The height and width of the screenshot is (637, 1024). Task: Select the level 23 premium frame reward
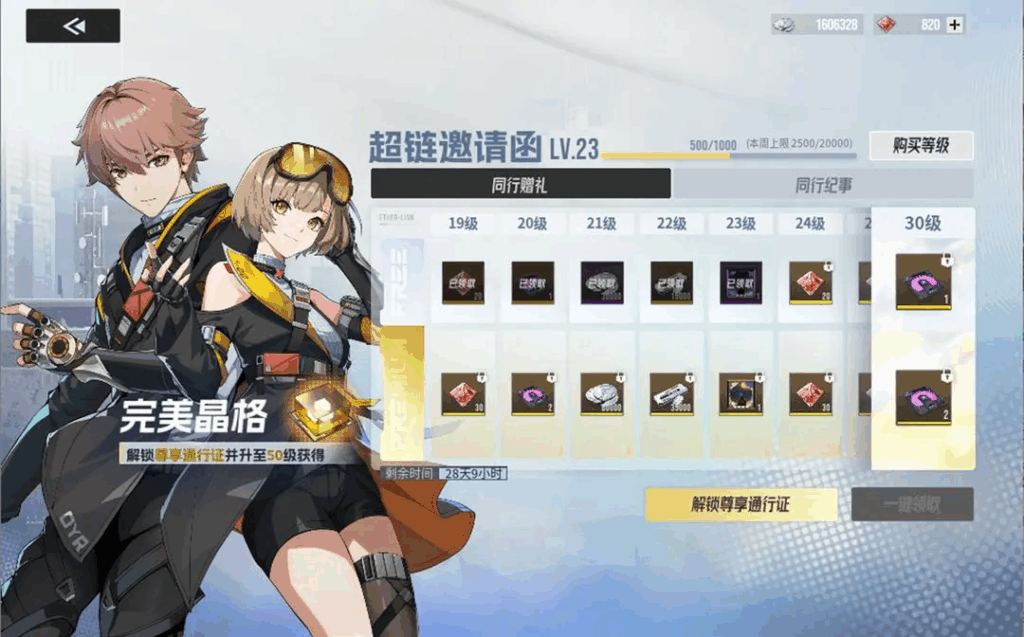tap(741, 394)
